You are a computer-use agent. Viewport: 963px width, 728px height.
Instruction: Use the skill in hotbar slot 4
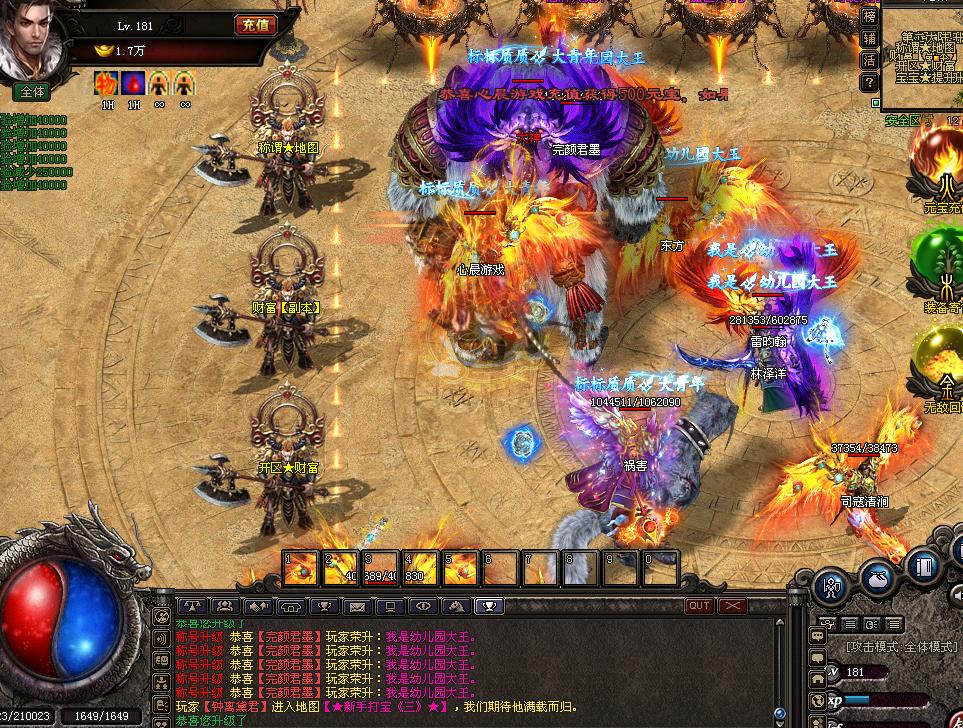[x=421, y=569]
